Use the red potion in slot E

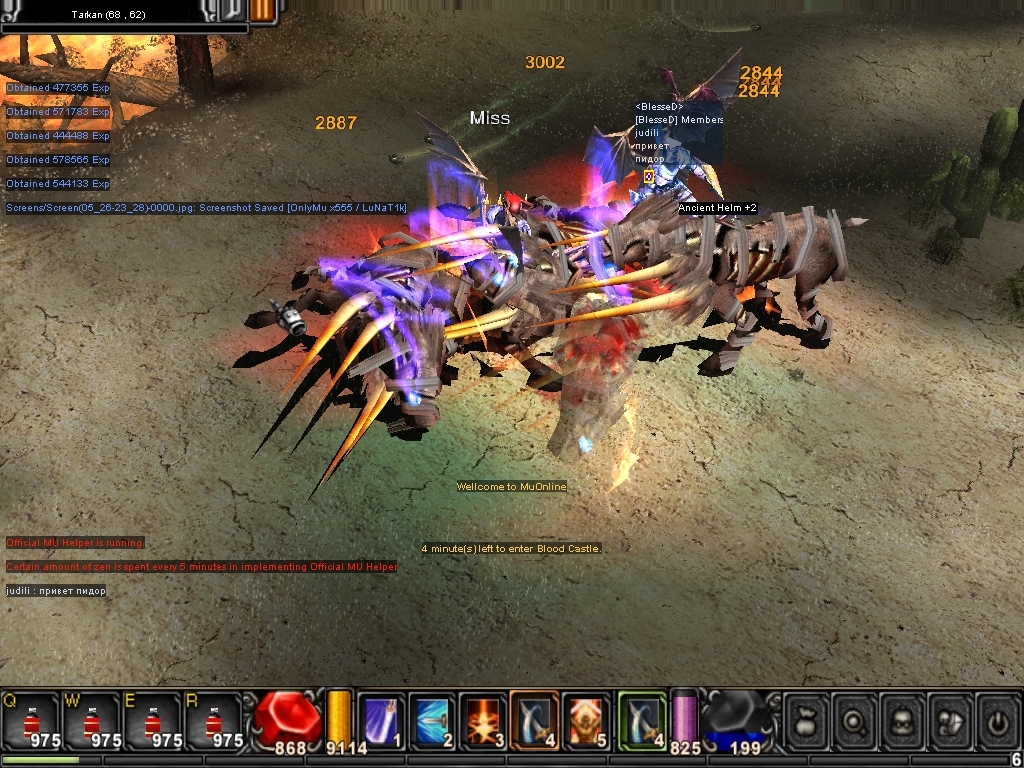point(154,720)
